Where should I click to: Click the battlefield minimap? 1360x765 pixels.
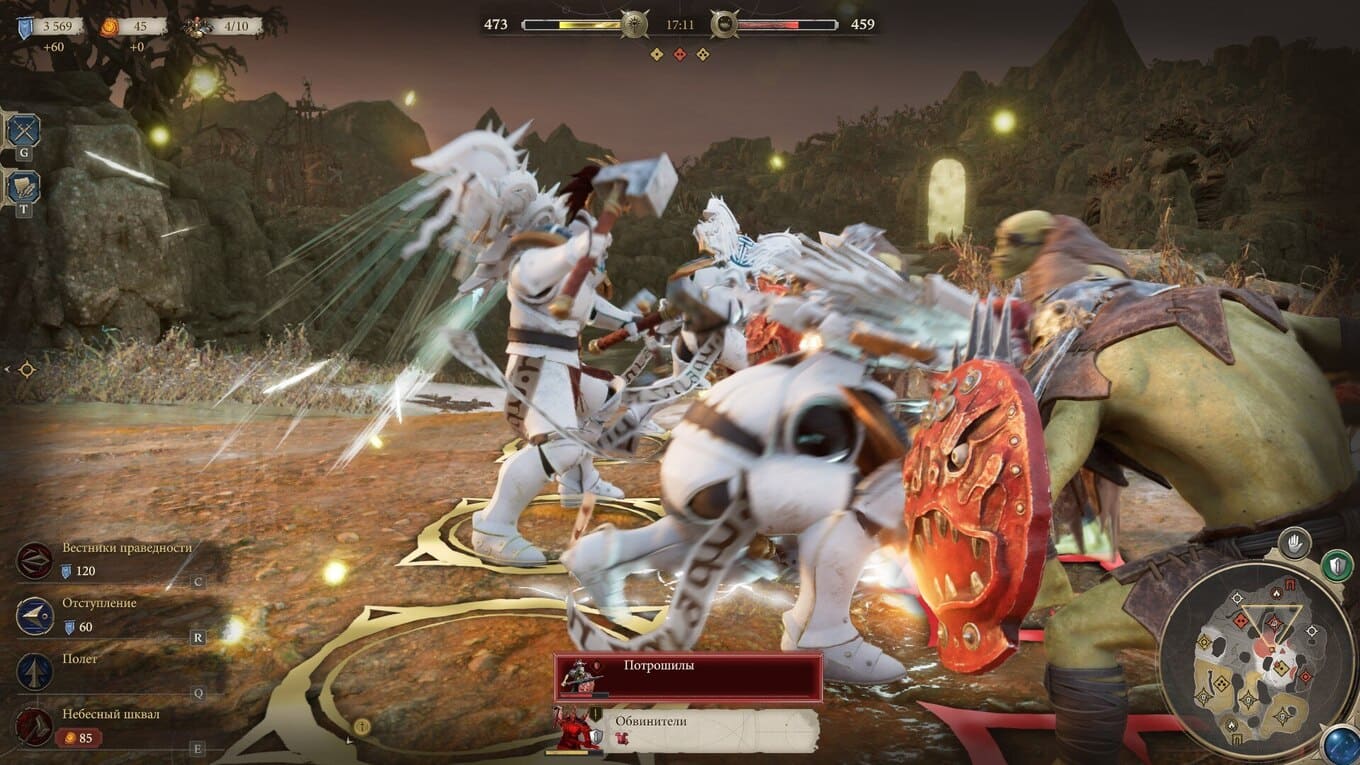pos(1257,660)
